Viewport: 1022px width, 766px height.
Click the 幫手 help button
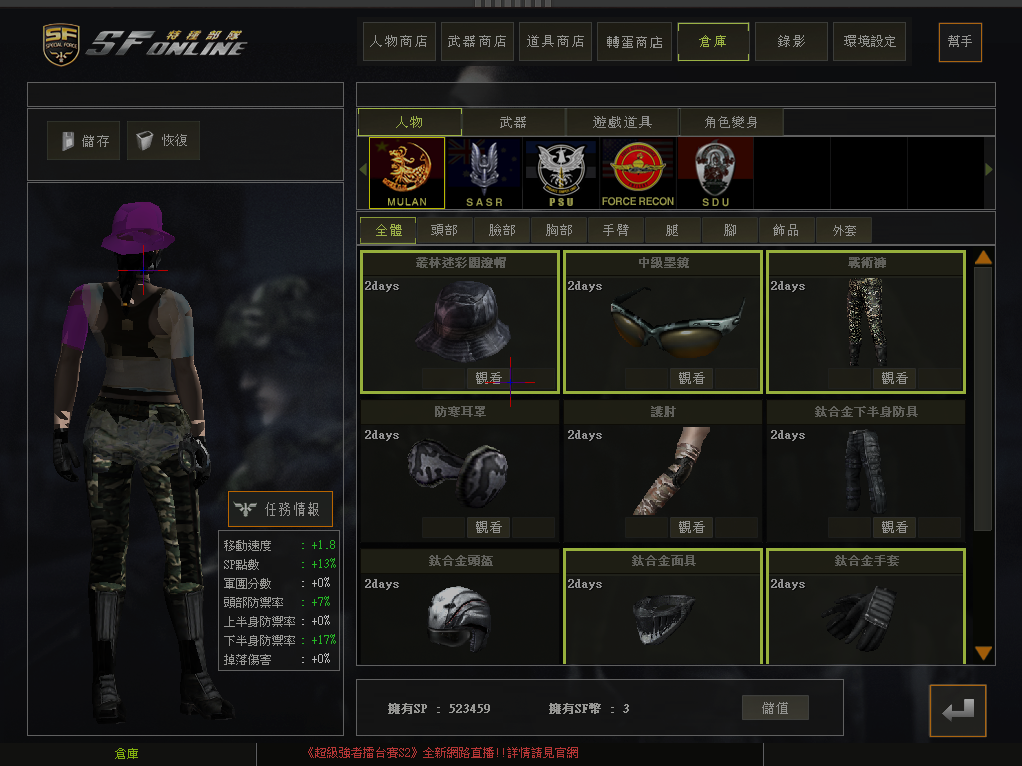[960, 42]
